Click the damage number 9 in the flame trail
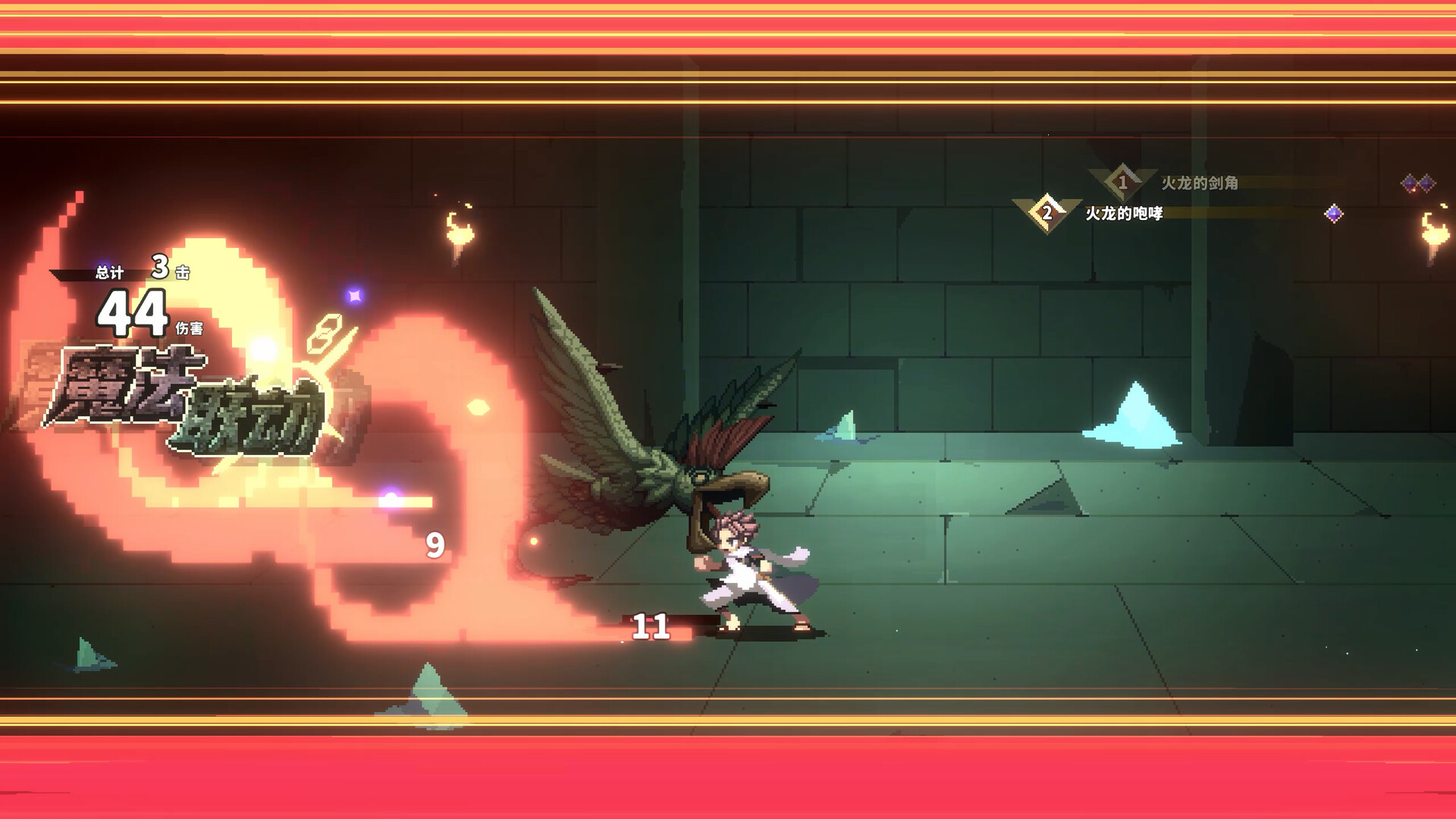The height and width of the screenshot is (819, 1456). point(435,543)
